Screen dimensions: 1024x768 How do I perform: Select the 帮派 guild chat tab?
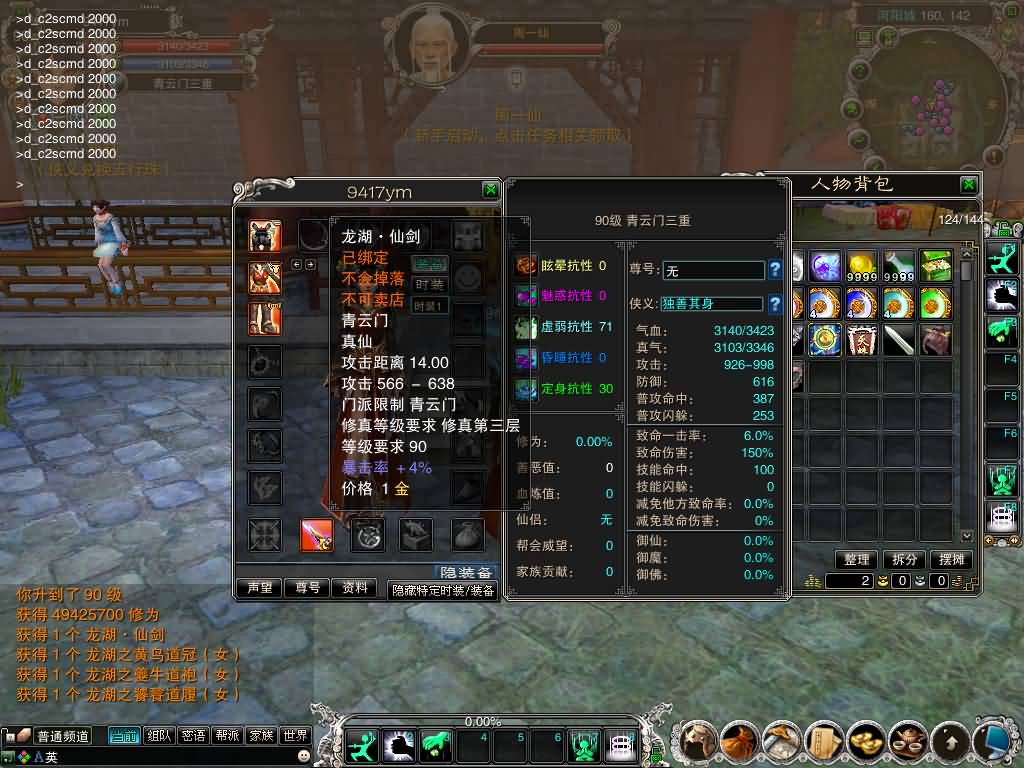227,736
